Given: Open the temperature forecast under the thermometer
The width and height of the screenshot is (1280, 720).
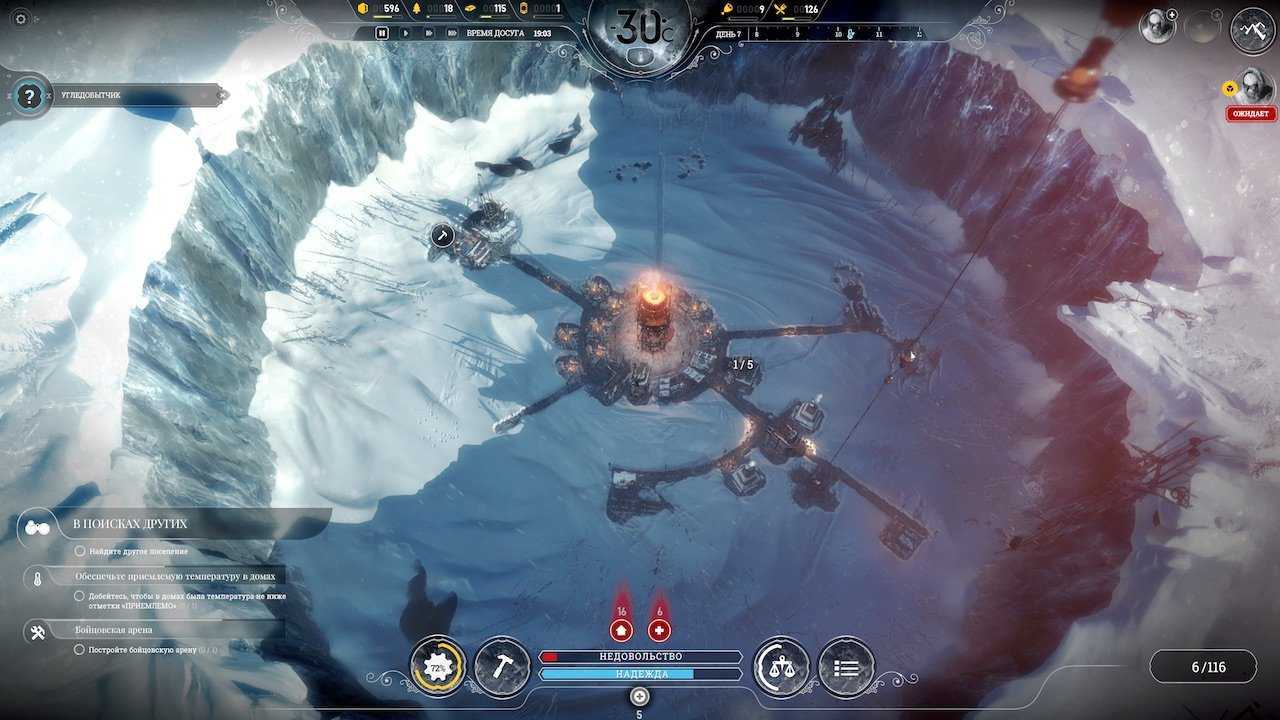Looking at the screenshot, I should pyautogui.click(x=641, y=57).
